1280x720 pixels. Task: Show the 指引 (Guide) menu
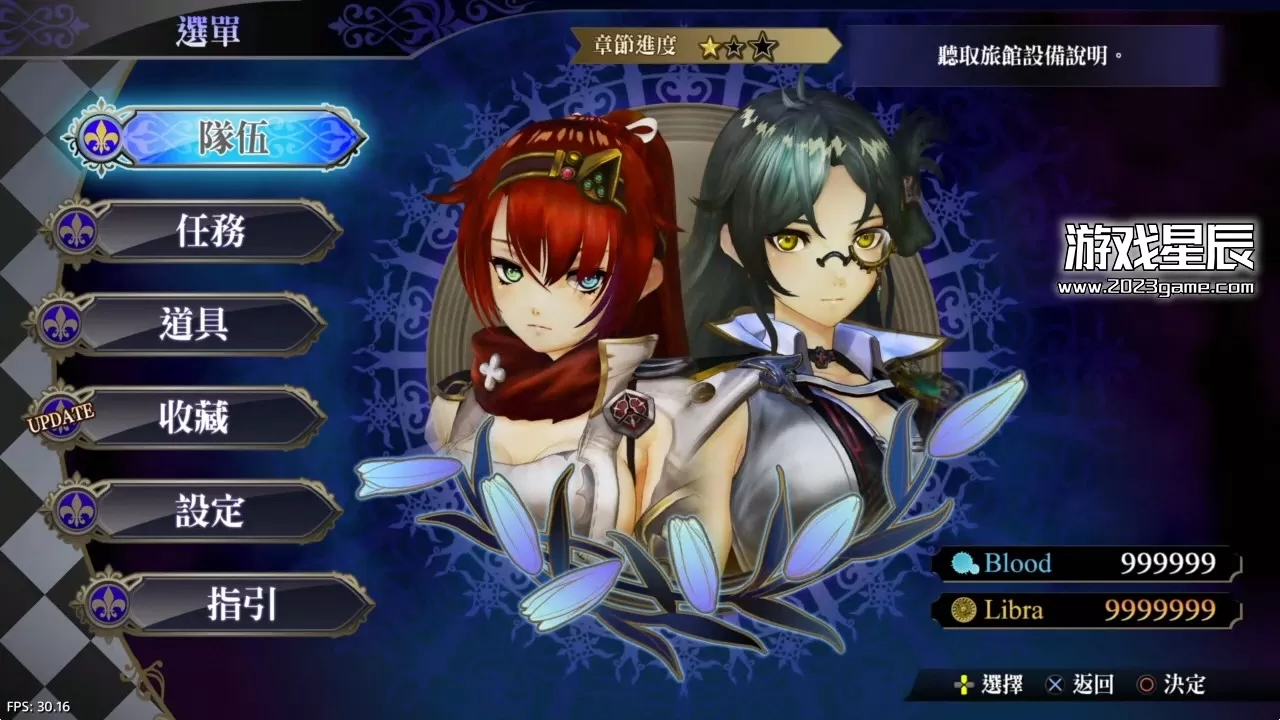240,604
